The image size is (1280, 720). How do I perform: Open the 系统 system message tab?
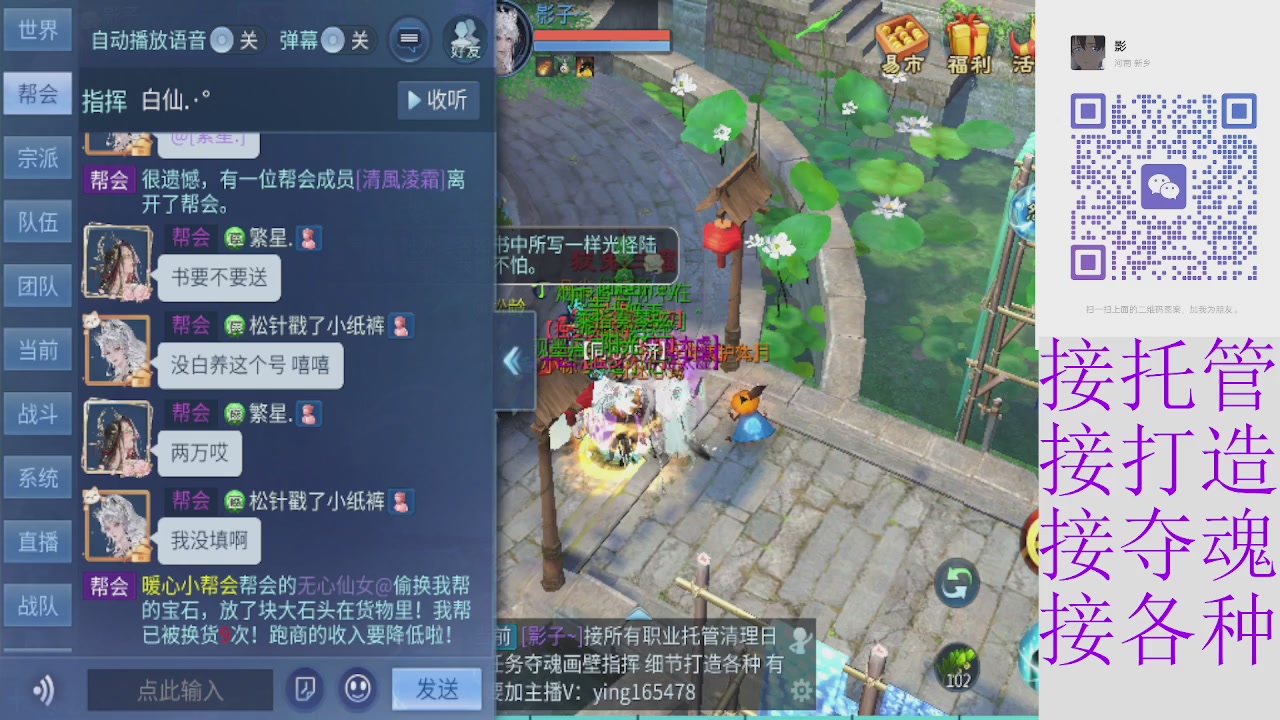[37, 477]
